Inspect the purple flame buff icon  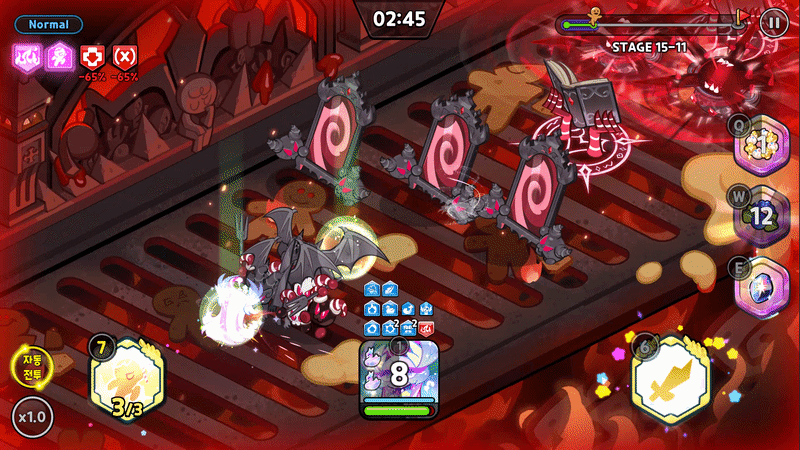click(x=26, y=56)
